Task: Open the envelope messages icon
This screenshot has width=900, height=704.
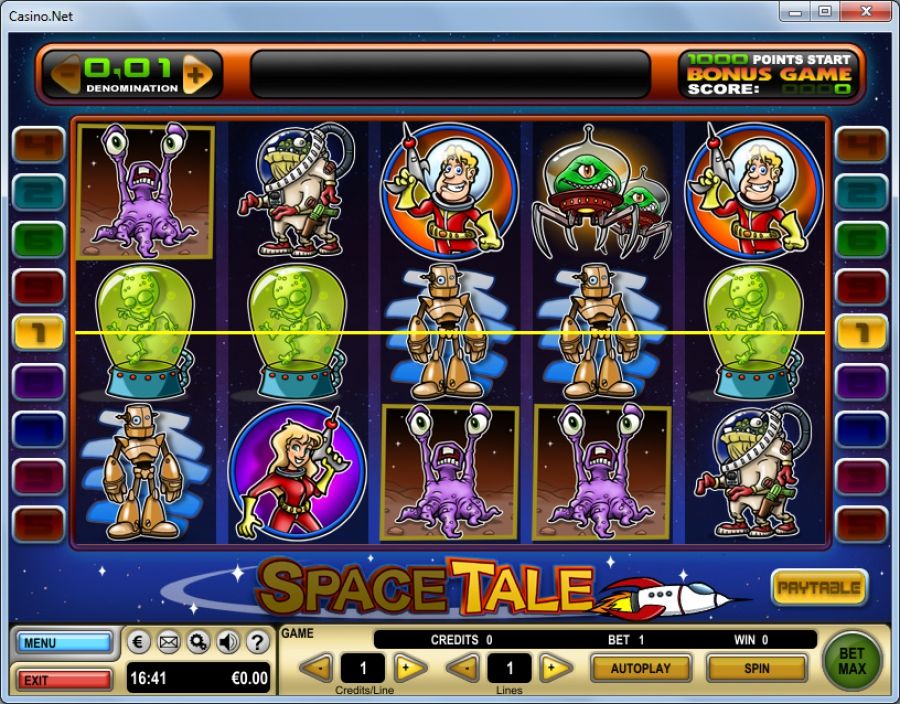Action: tap(169, 642)
